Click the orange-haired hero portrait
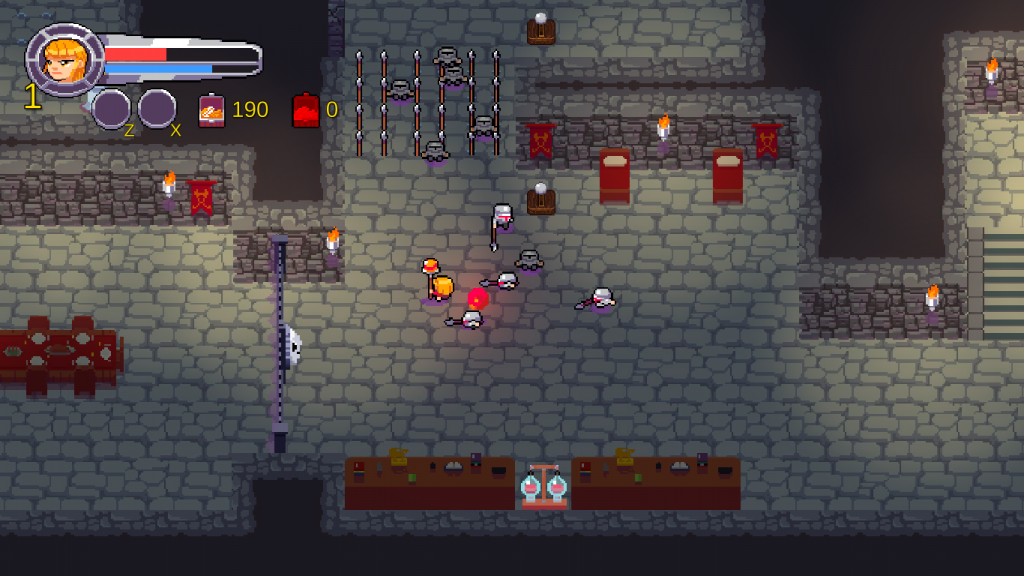The width and height of the screenshot is (1024, 576). (64, 59)
